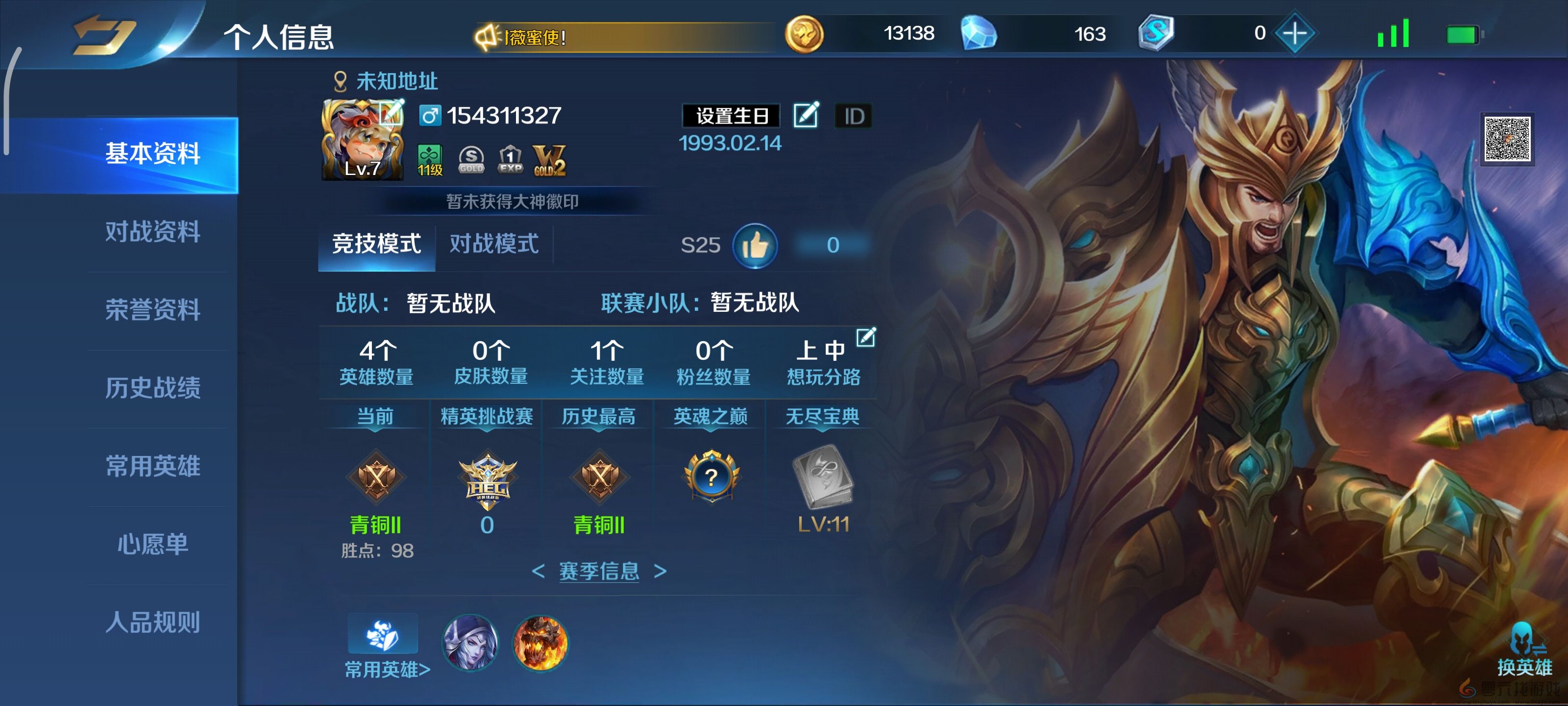This screenshot has height=706, width=1568.
Task: Add coupons with the plus button
Action: (1294, 33)
